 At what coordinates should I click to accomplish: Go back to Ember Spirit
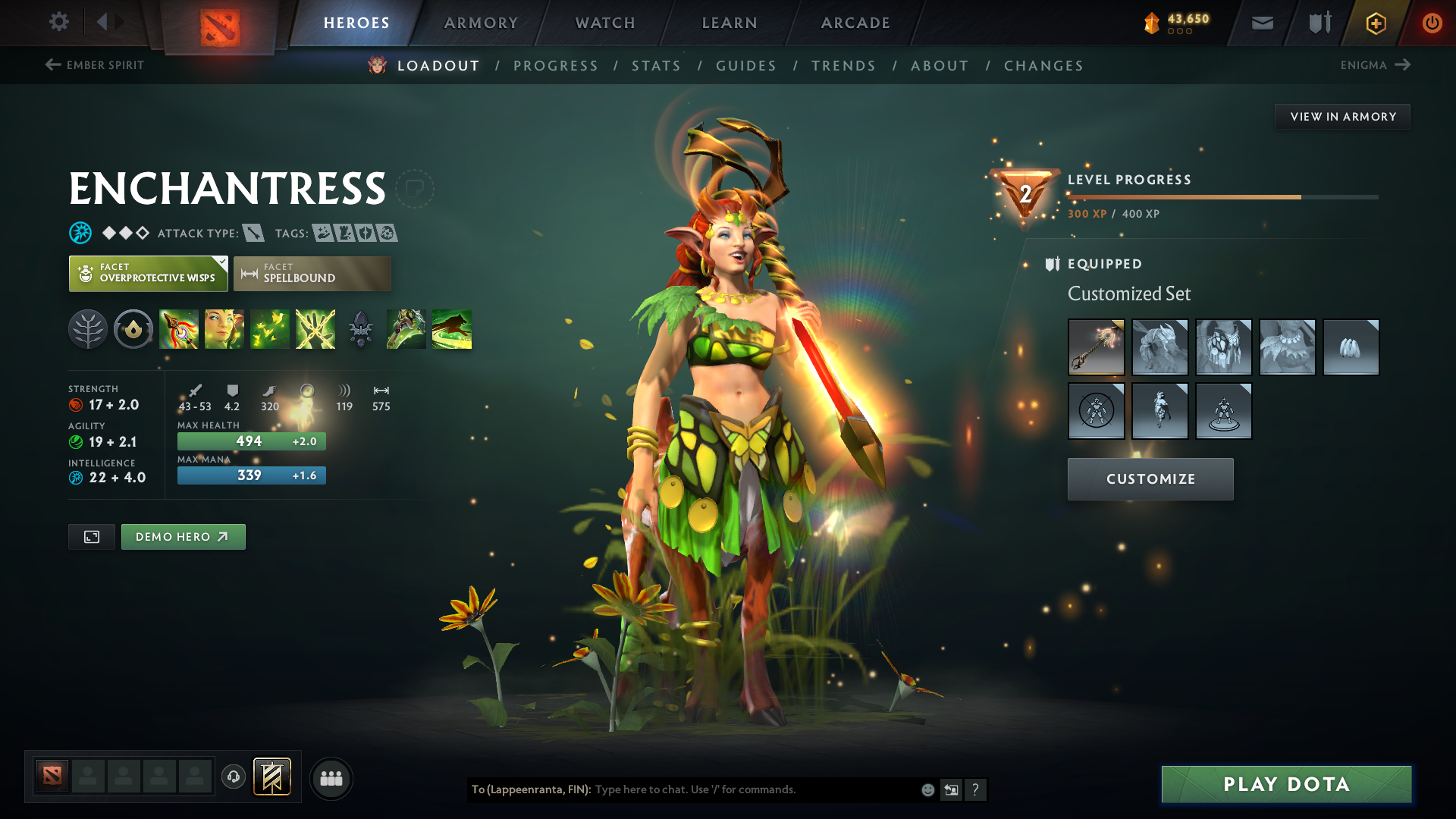tap(93, 65)
